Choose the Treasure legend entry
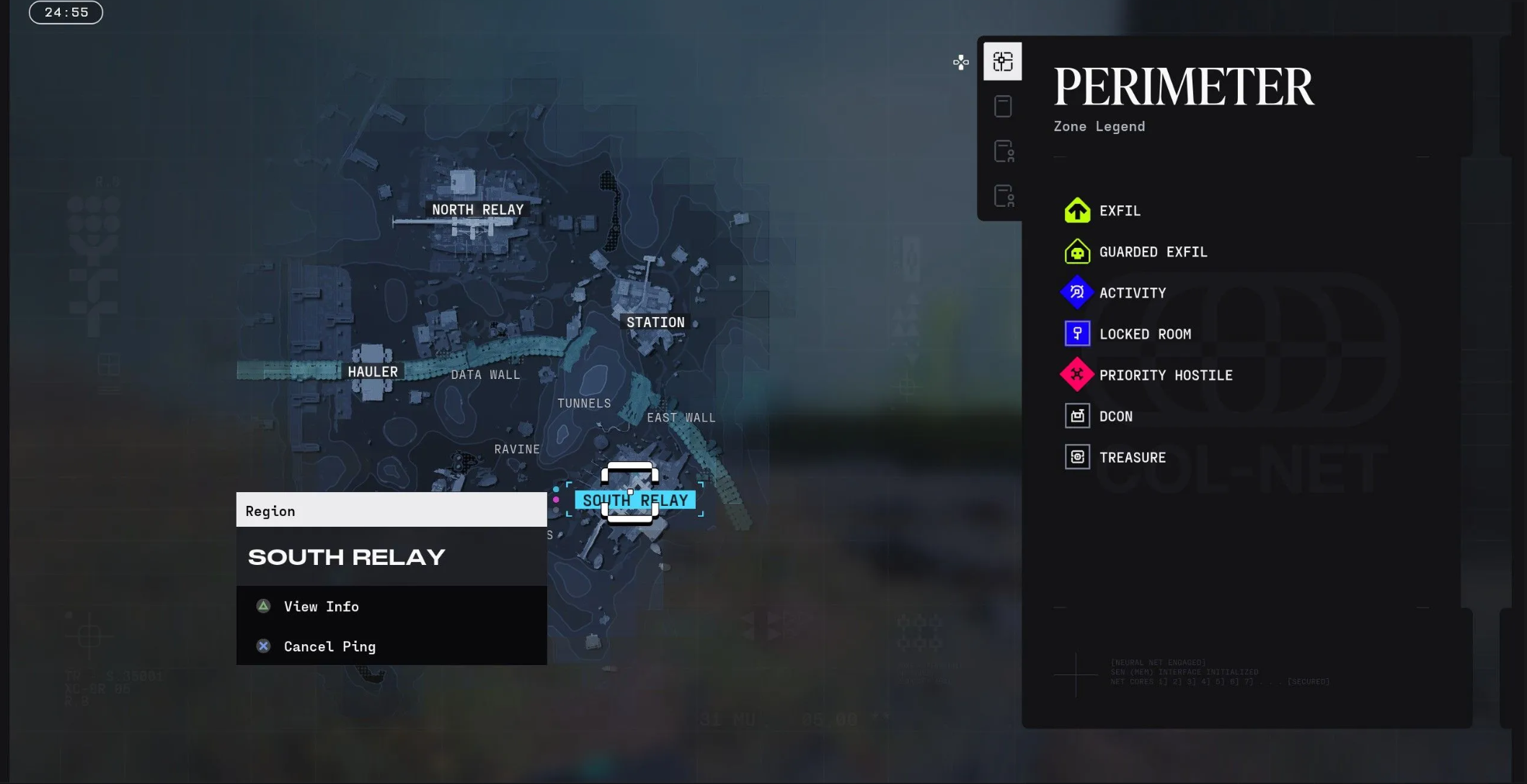The width and height of the screenshot is (1527, 784). coord(1132,458)
